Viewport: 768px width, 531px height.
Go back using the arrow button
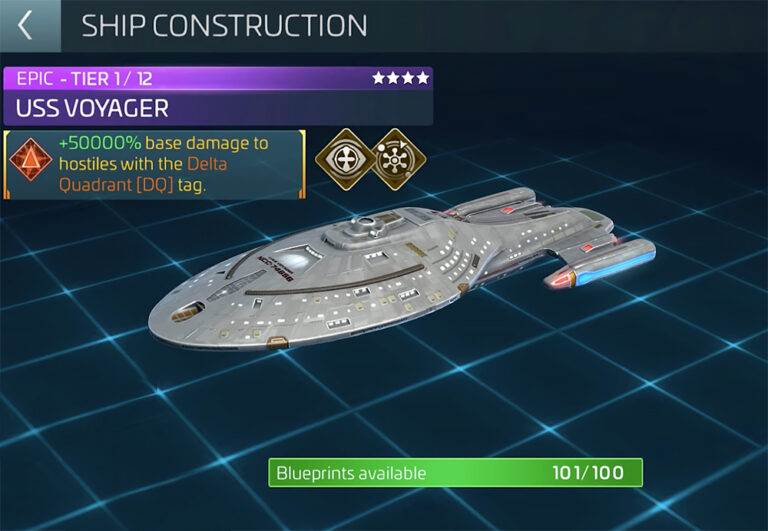click(27, 26)
